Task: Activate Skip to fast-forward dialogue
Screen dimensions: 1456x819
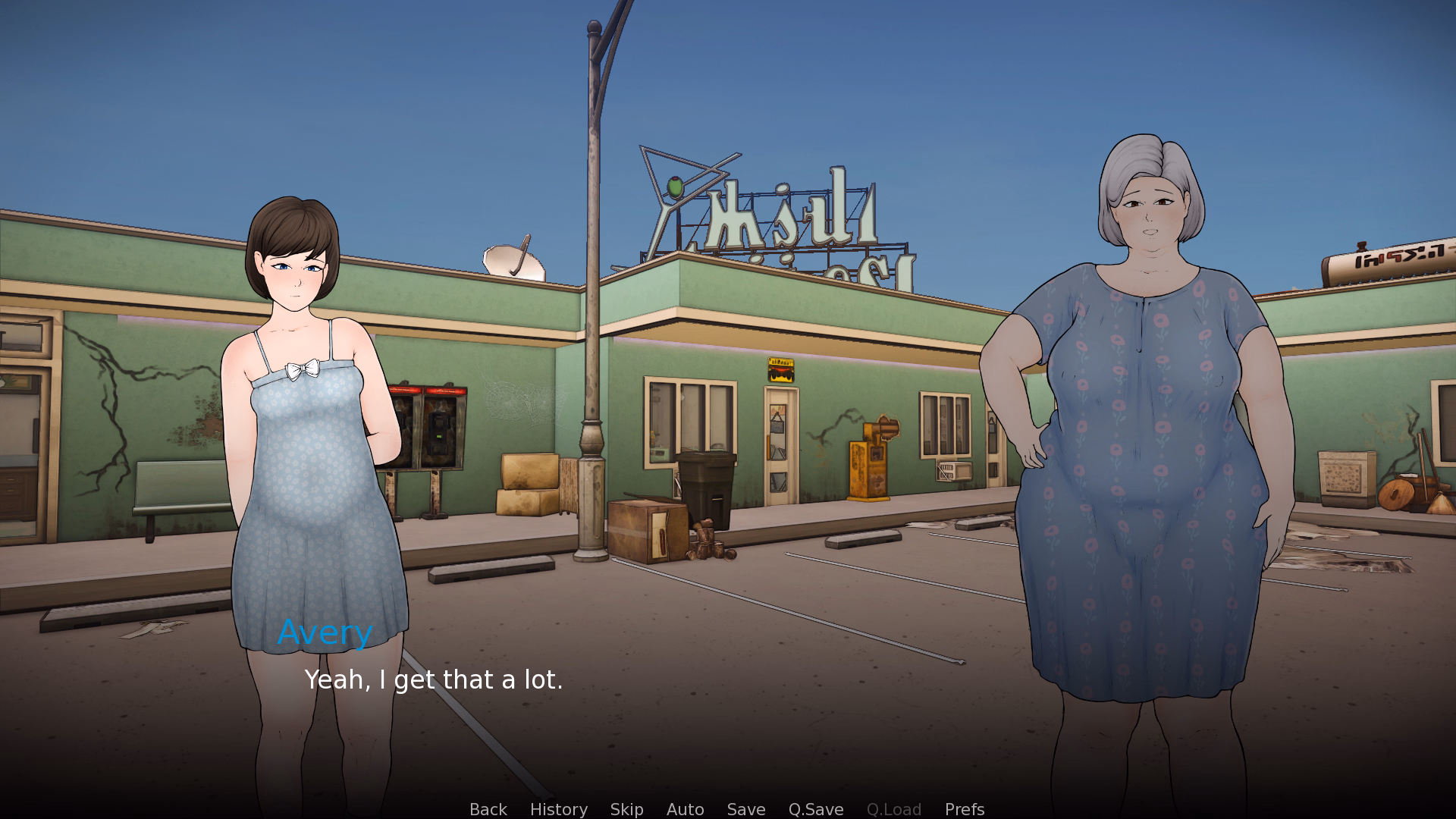Action: click(x=626, y=809)
